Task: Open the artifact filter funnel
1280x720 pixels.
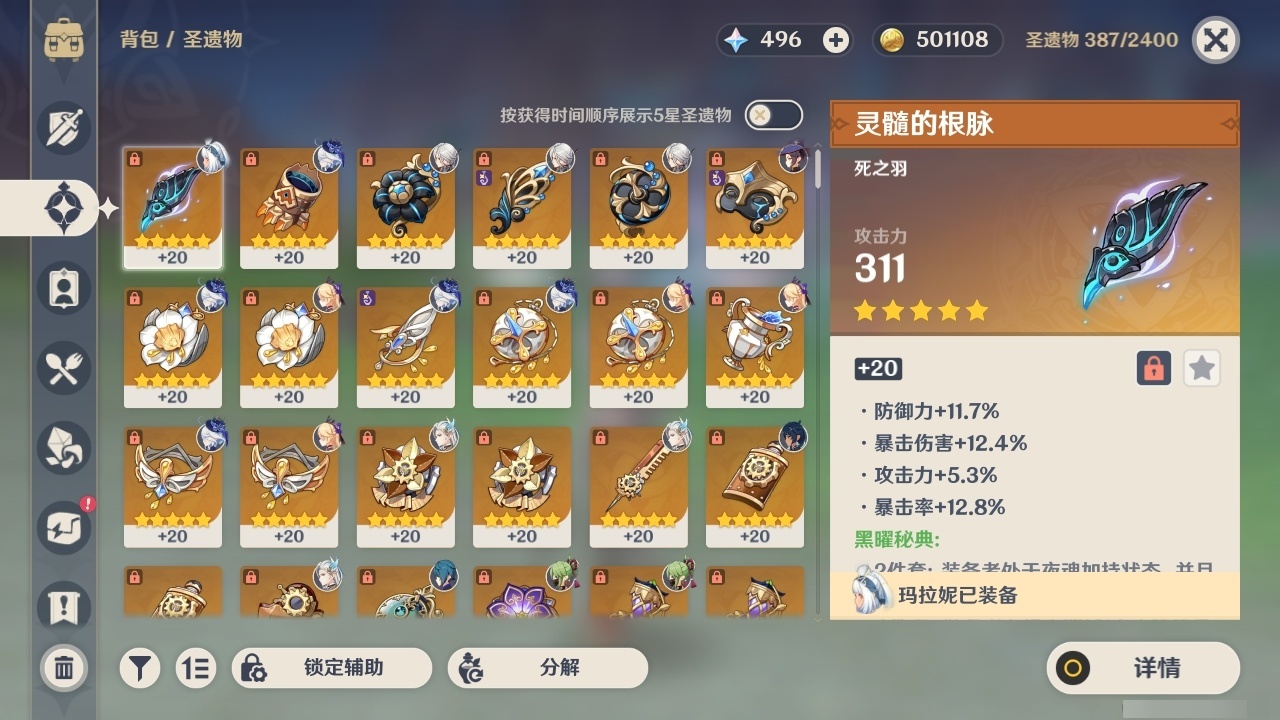Action: [140, 668]
